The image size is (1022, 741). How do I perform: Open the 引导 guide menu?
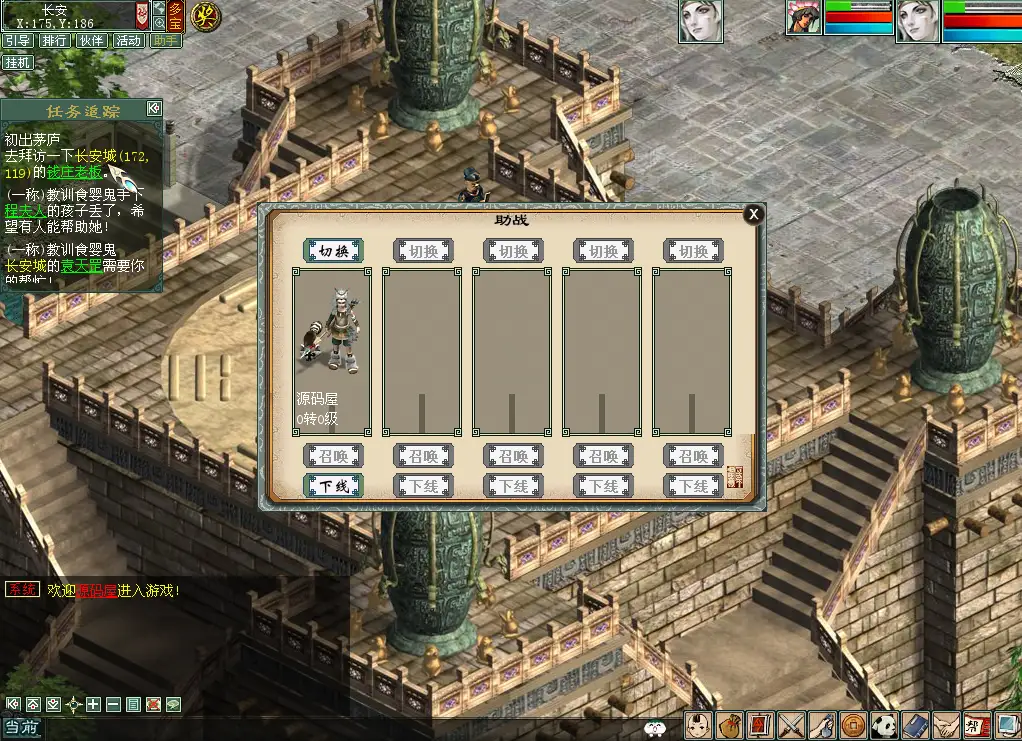(x=17, y=41)
